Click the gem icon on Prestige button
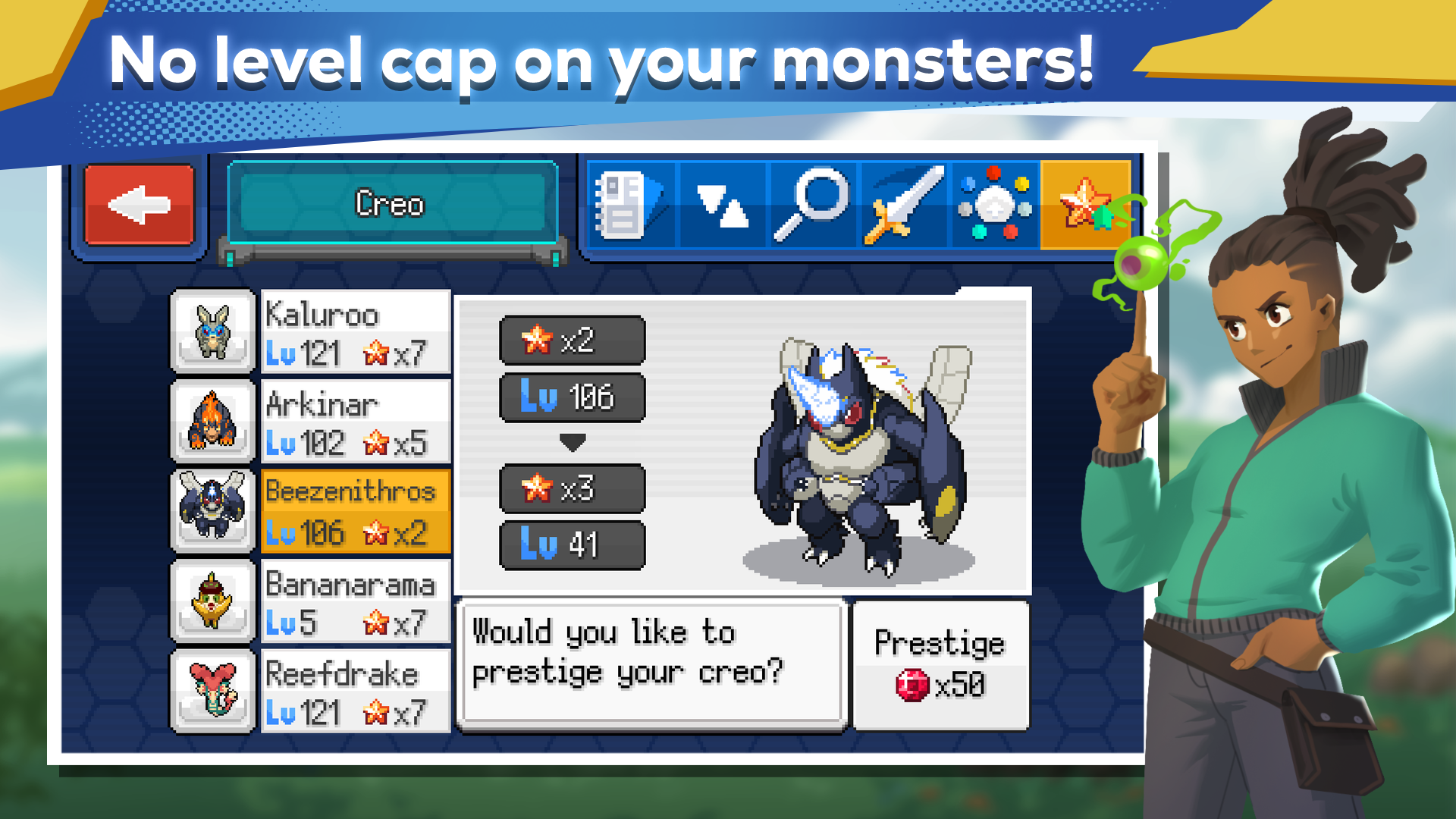 pos(912,684)
